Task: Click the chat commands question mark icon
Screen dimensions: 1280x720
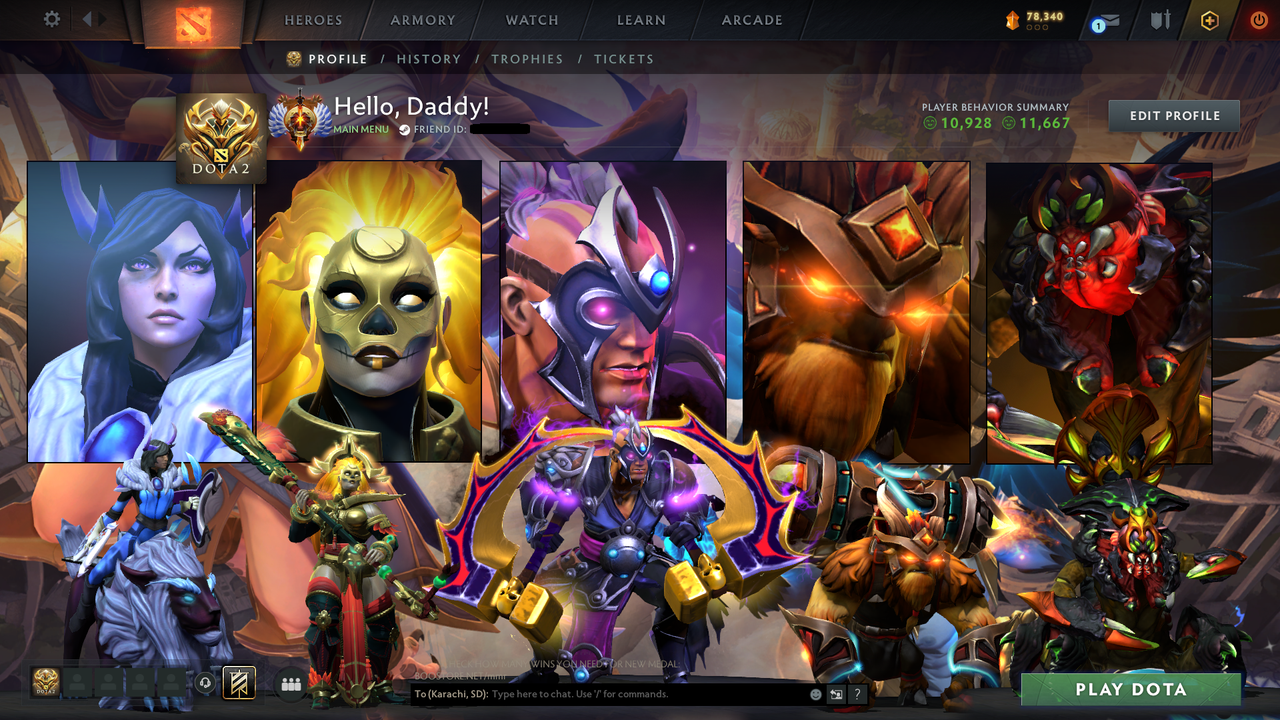Action: click(856, 692)
